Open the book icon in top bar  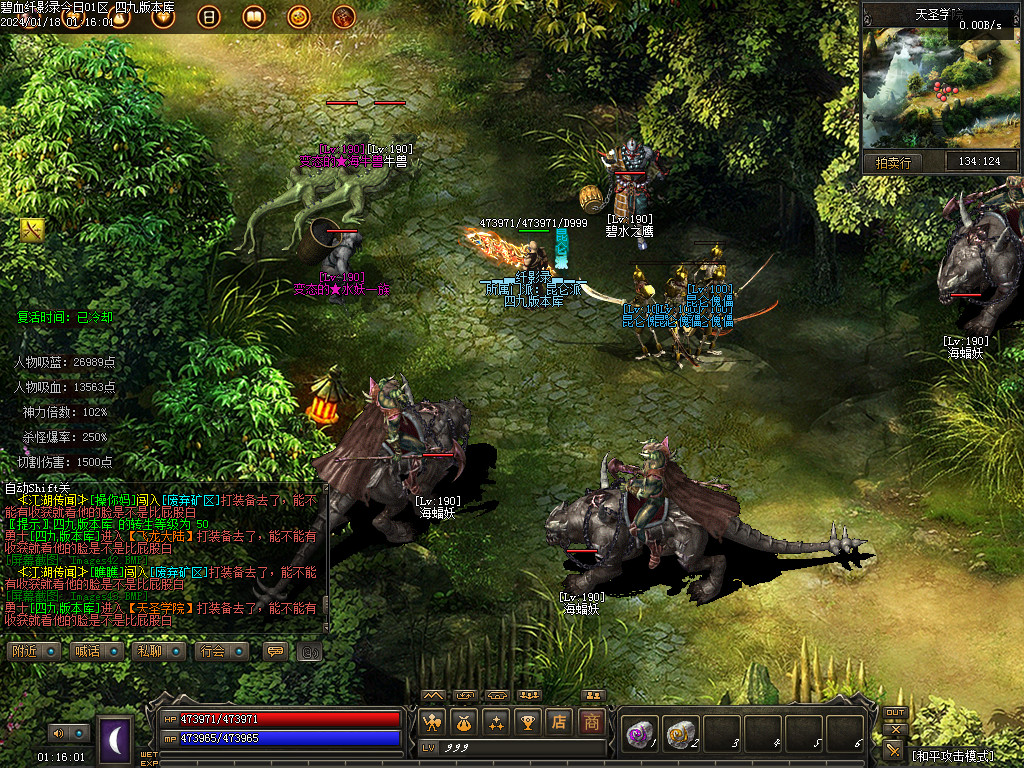coord(254,16)
